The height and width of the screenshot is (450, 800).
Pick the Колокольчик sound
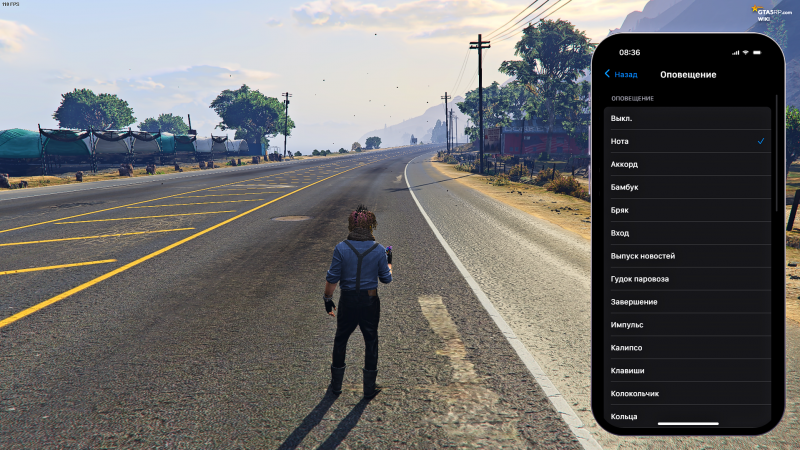point(690,394)
